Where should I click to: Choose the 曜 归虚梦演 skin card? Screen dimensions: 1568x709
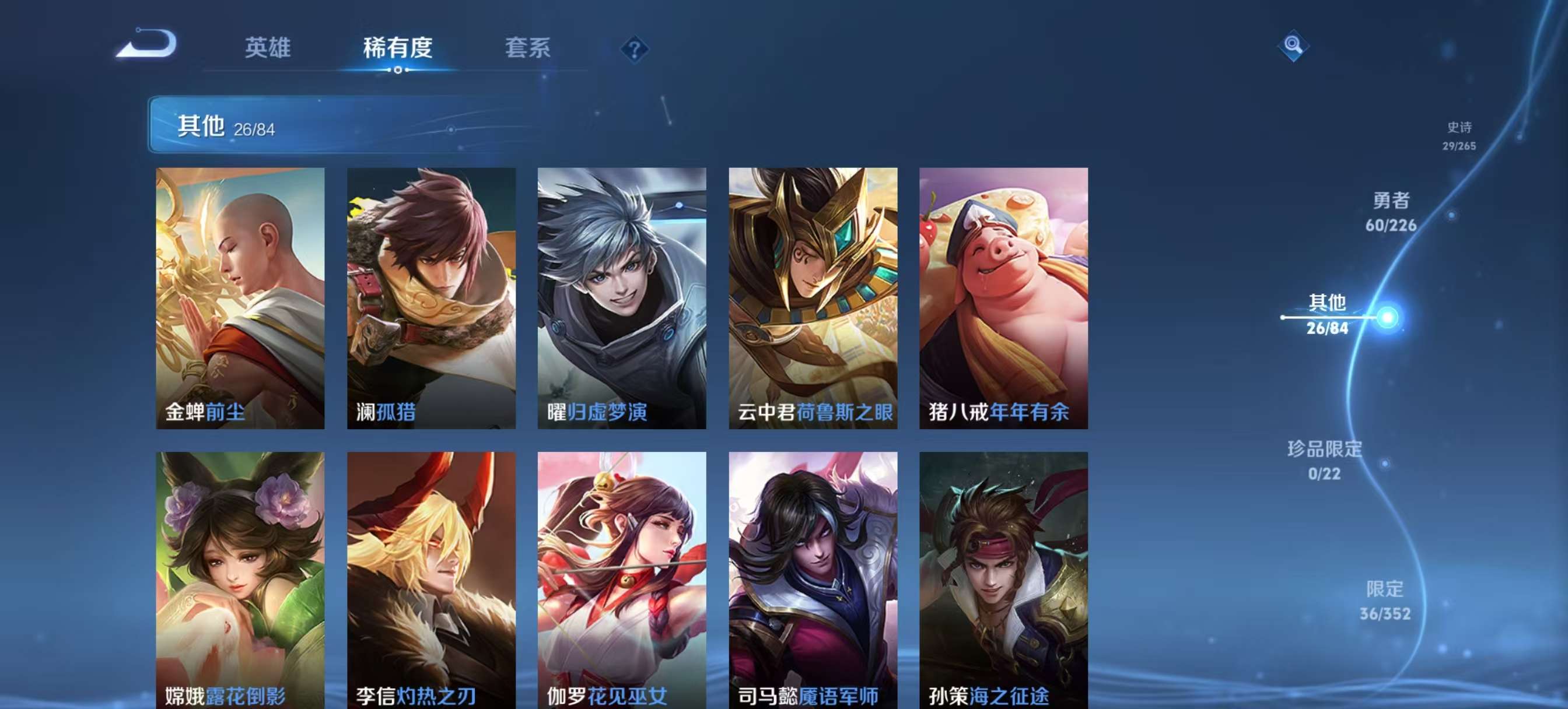click(621, 298)
